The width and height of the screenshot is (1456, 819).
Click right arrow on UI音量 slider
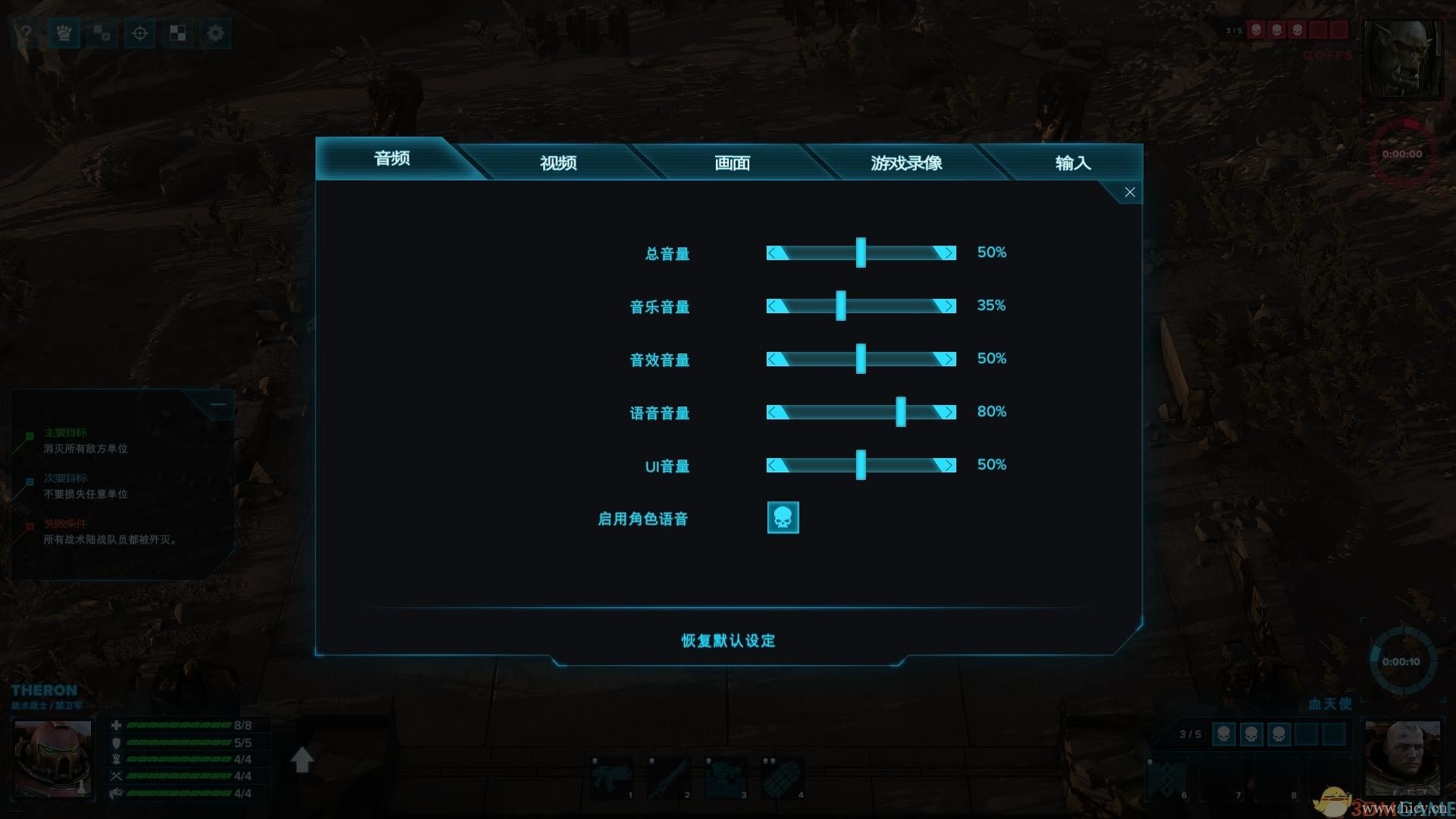948,465
